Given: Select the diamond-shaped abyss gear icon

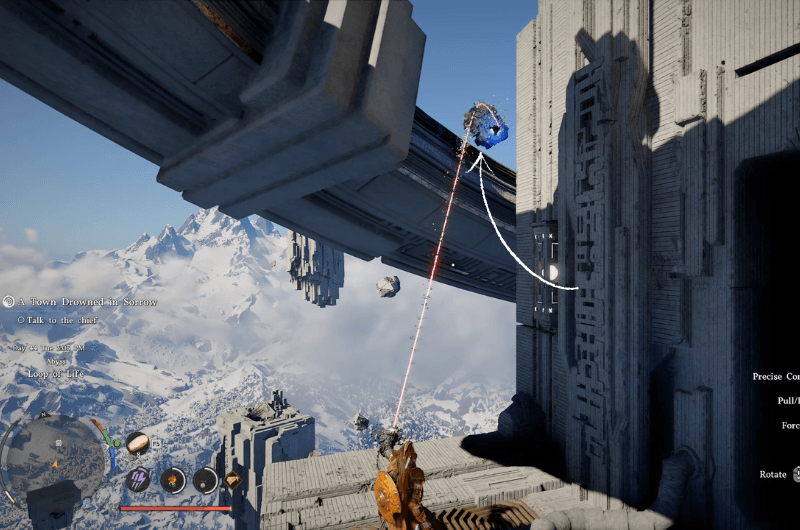Looking at the screenshot, I should (234, 480).
